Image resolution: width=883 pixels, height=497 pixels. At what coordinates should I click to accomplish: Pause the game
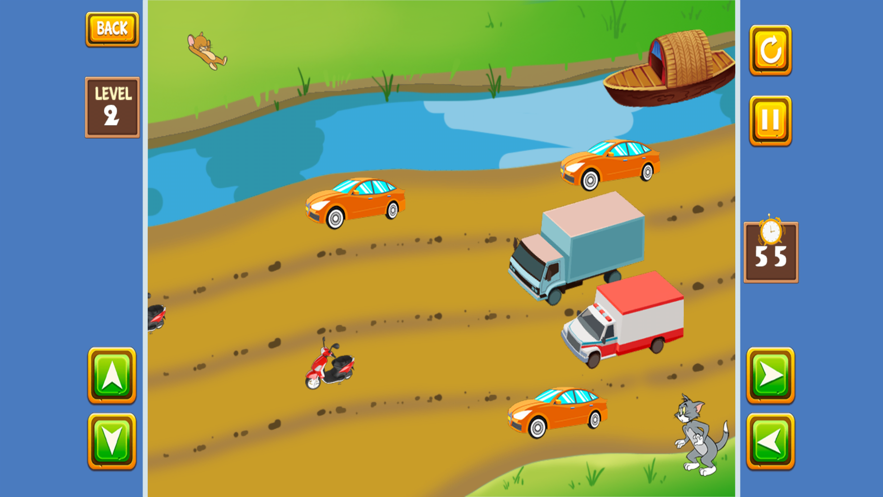pos(770,121)
